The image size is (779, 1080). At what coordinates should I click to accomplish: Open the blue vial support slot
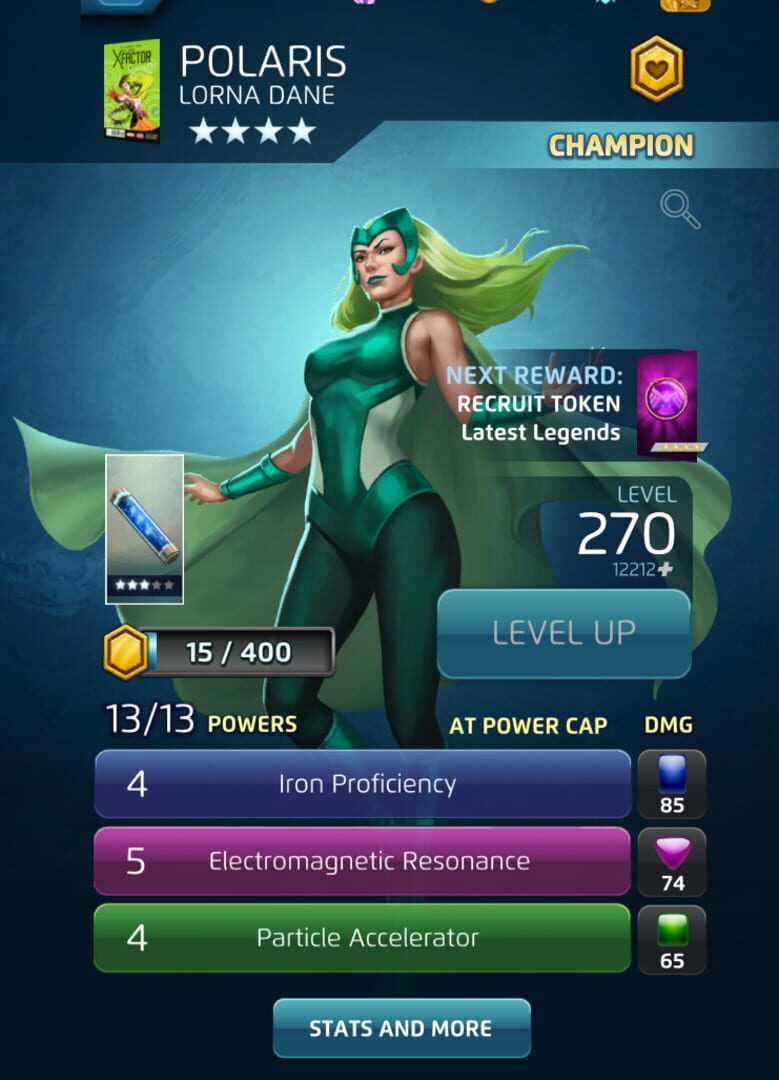pos(144,528)
